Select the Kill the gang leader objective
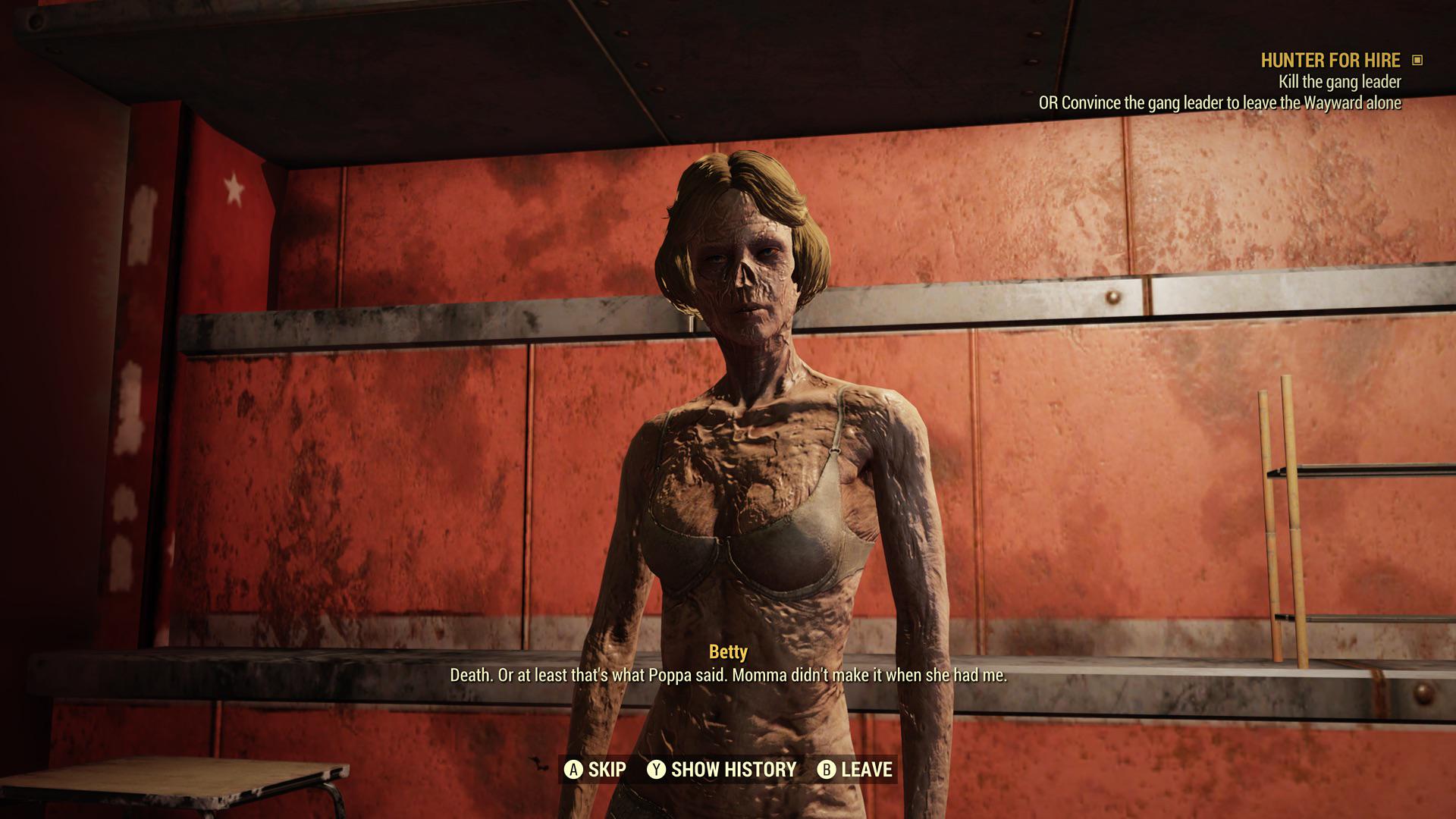This screenshot has height=819, width=1456. pyautogui.click(x=1339, y=82)
